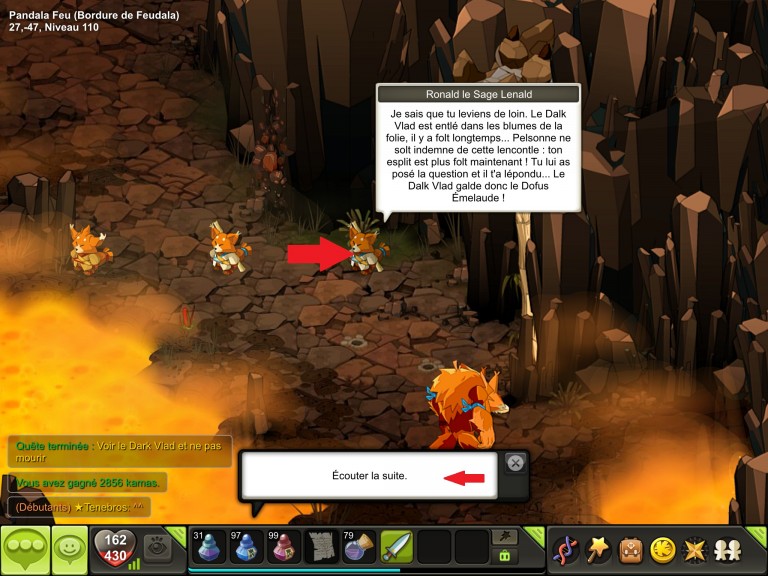
Task: Open the DNA helix character menu
Action: click(x=566, y=549)
